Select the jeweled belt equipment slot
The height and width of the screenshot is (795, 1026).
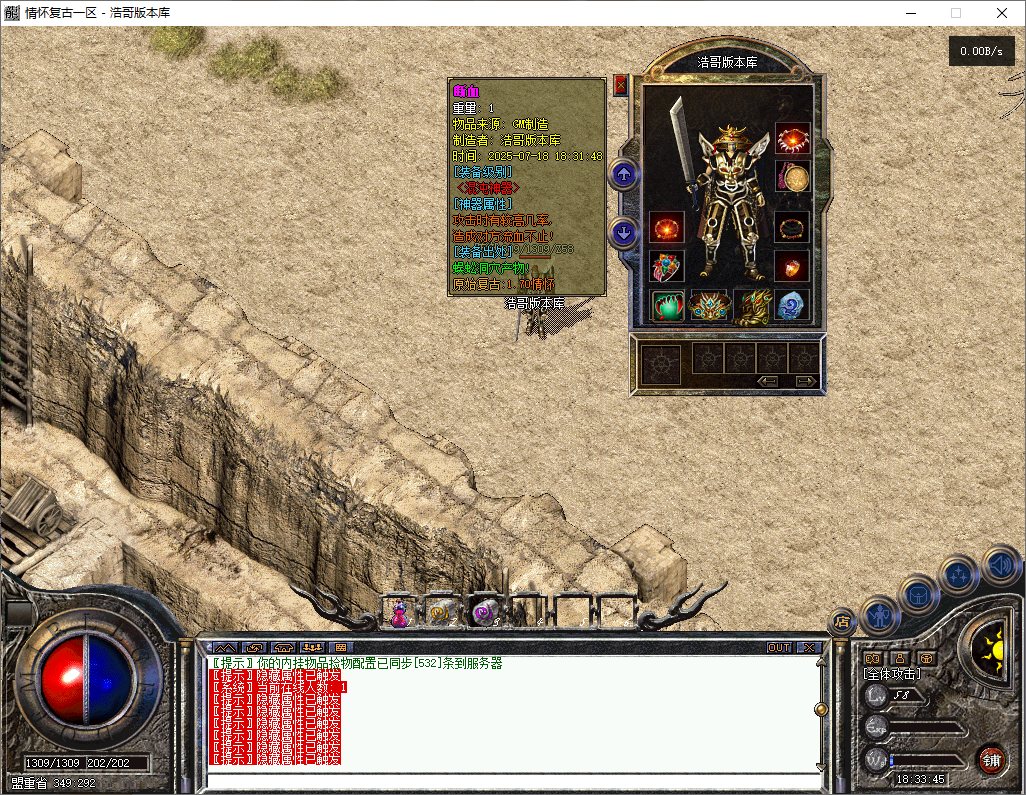point(709,305)
